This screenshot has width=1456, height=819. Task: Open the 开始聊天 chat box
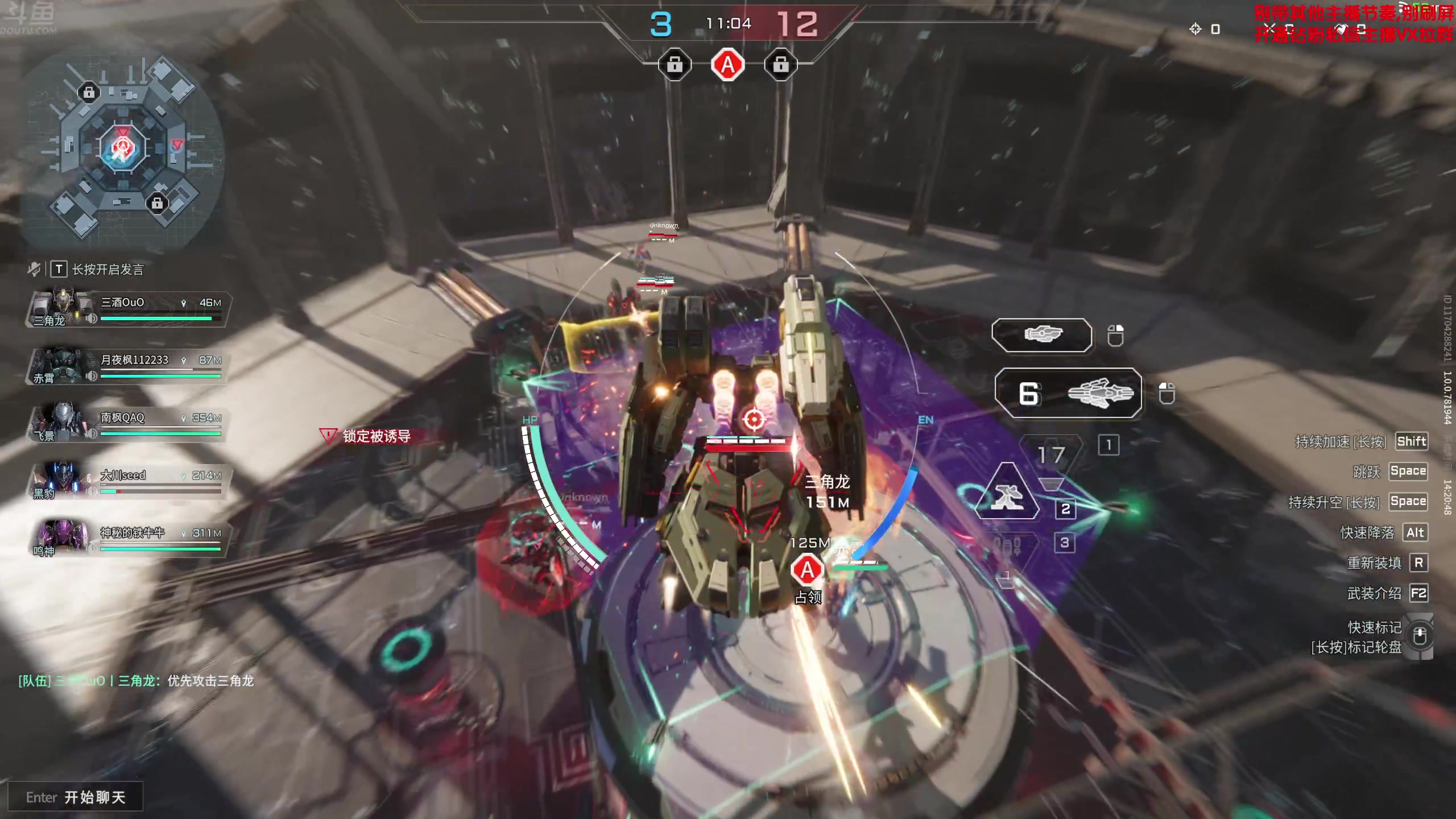pos(76,797)
